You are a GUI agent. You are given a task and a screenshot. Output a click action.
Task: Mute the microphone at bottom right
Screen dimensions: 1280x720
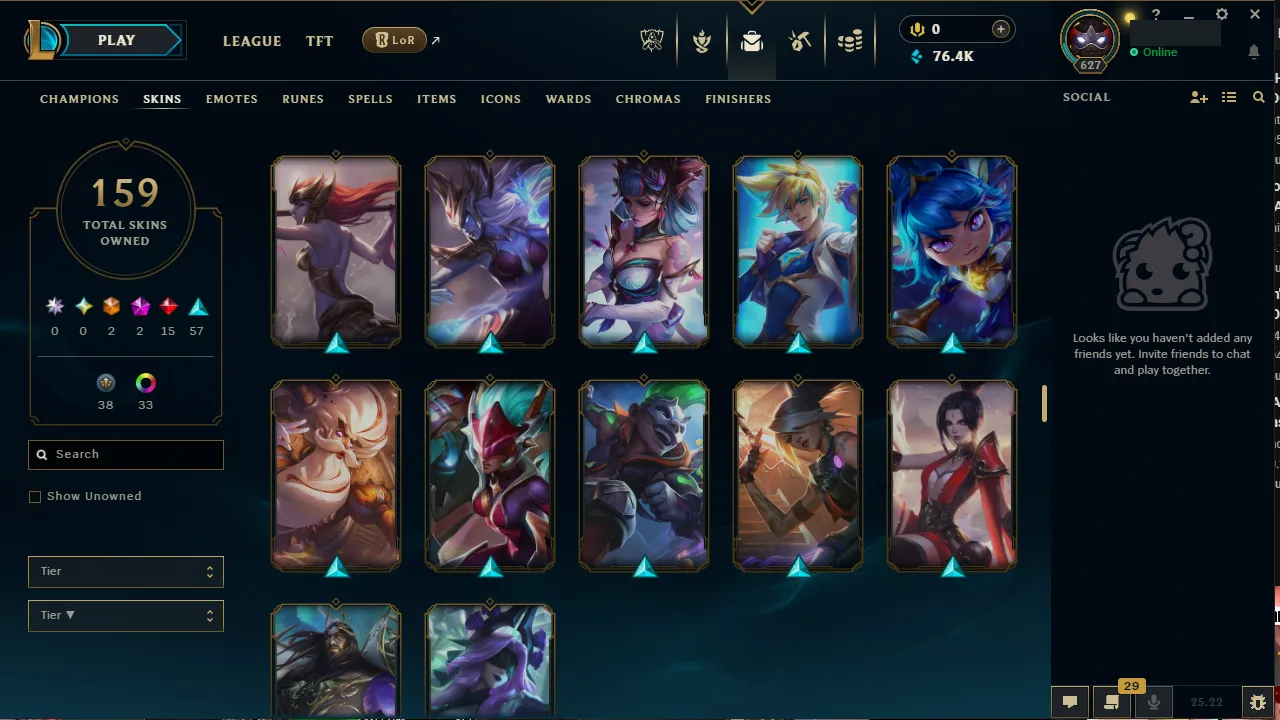coord(1153,701)
